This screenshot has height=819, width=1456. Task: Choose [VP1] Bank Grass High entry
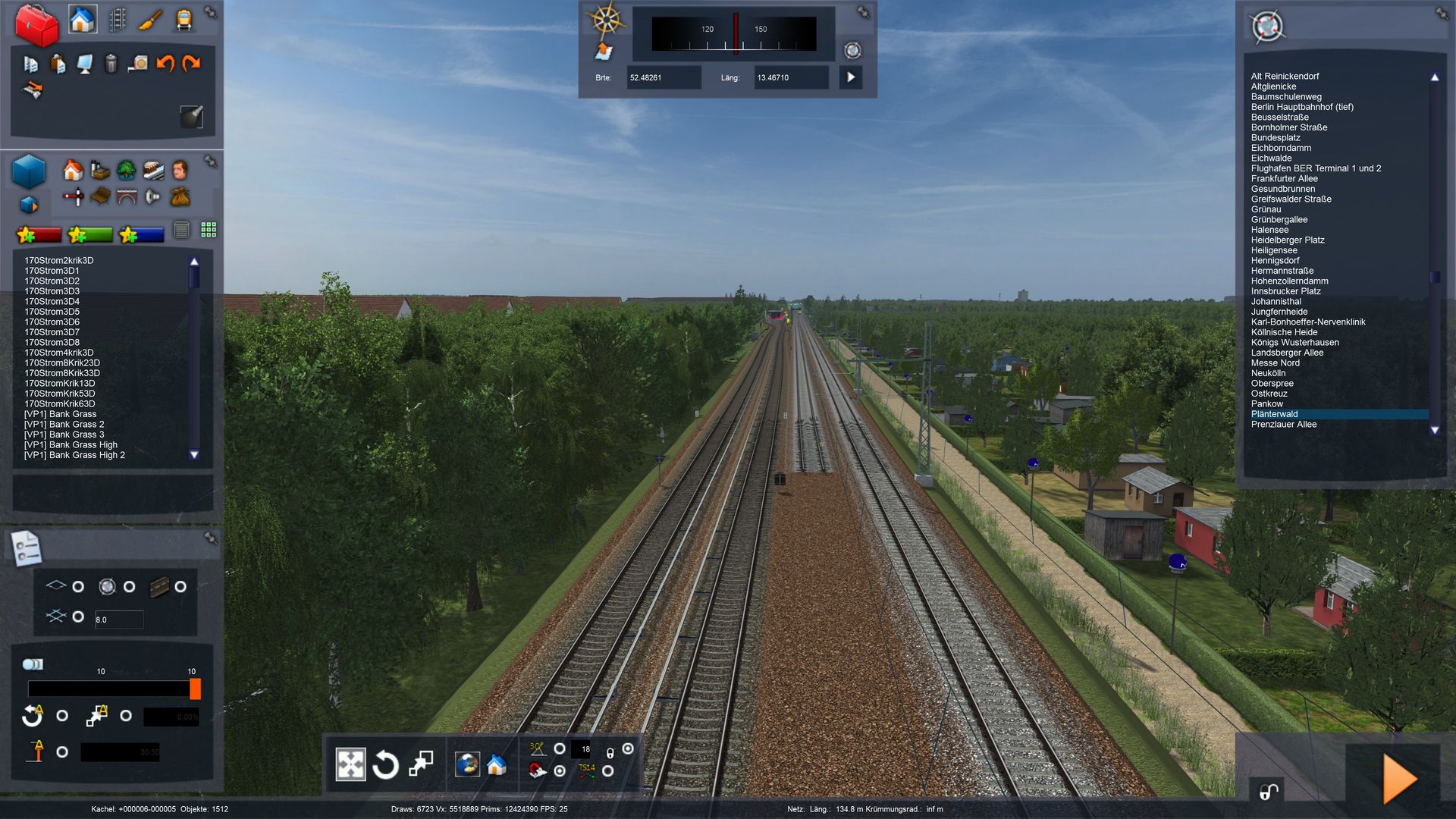coord(71,445)
